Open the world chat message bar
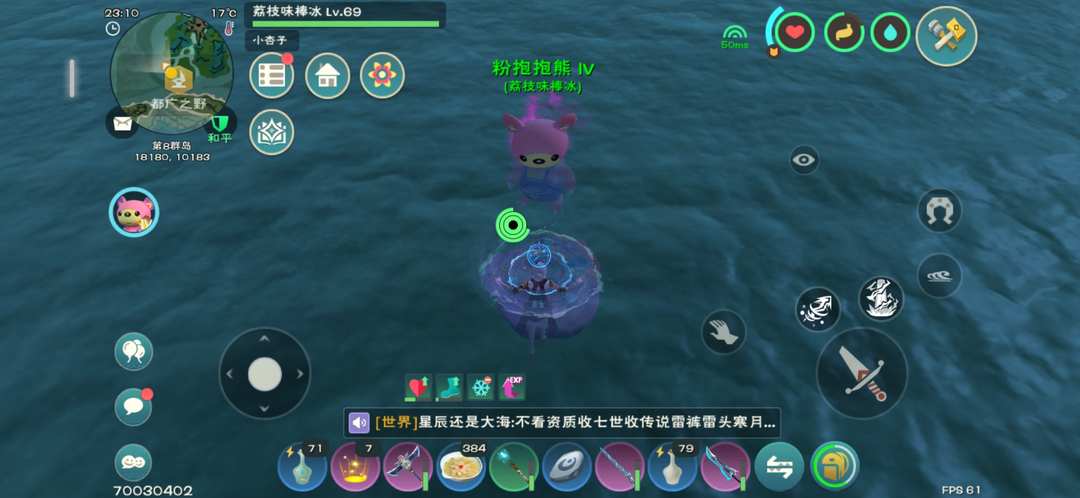 click(562, 422)
